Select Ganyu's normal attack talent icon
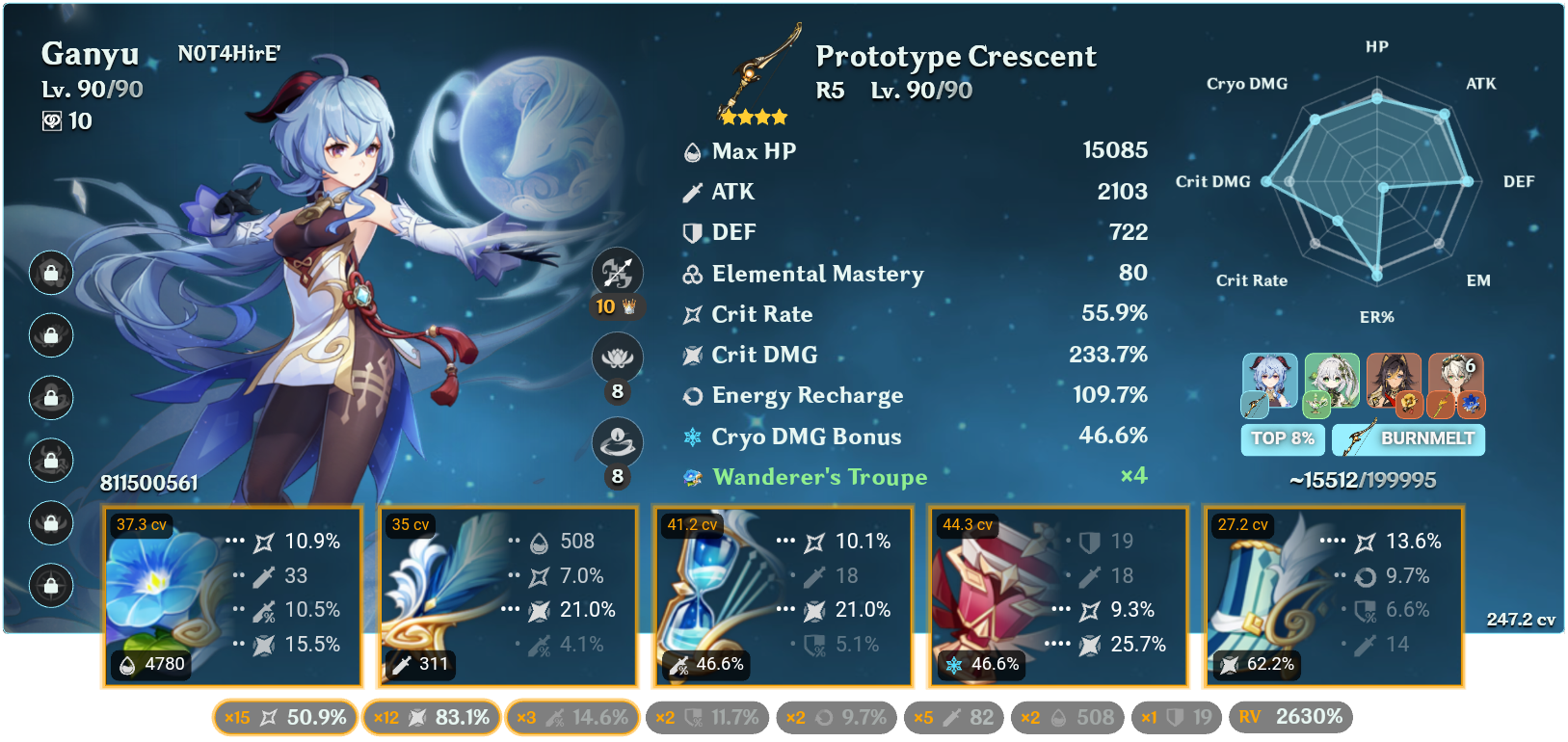This screenshot has height=742, width=1568. point(617,273)
